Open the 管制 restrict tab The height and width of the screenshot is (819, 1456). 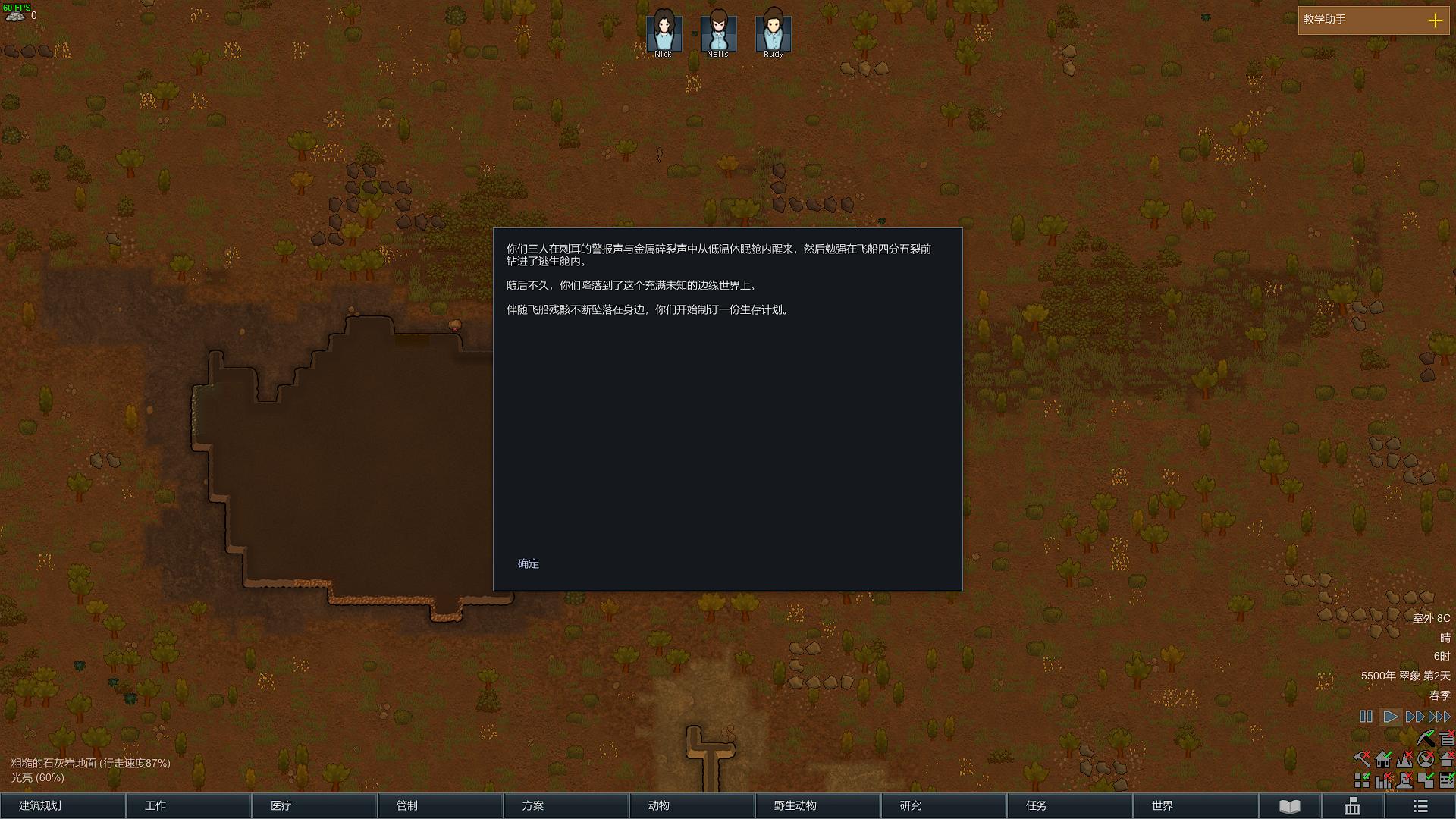pos(440,805)
